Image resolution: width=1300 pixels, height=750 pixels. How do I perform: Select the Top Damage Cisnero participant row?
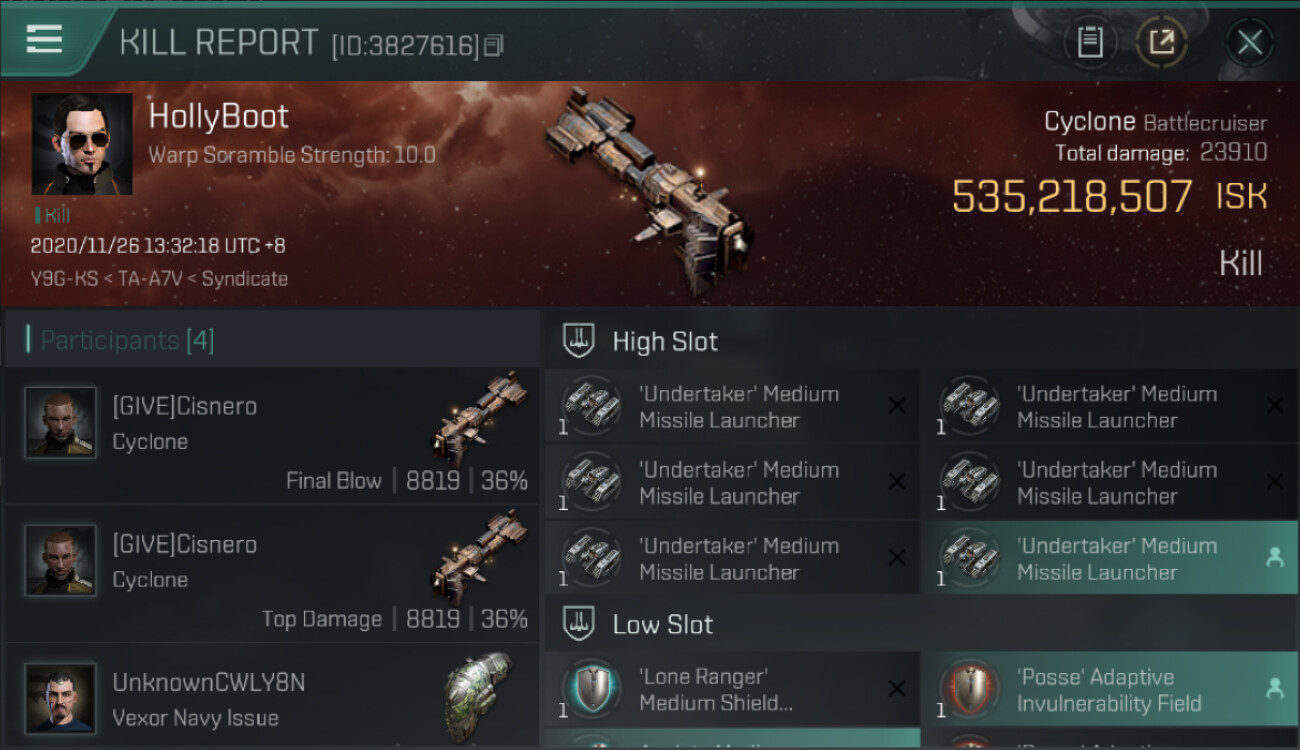pos(272,574)
